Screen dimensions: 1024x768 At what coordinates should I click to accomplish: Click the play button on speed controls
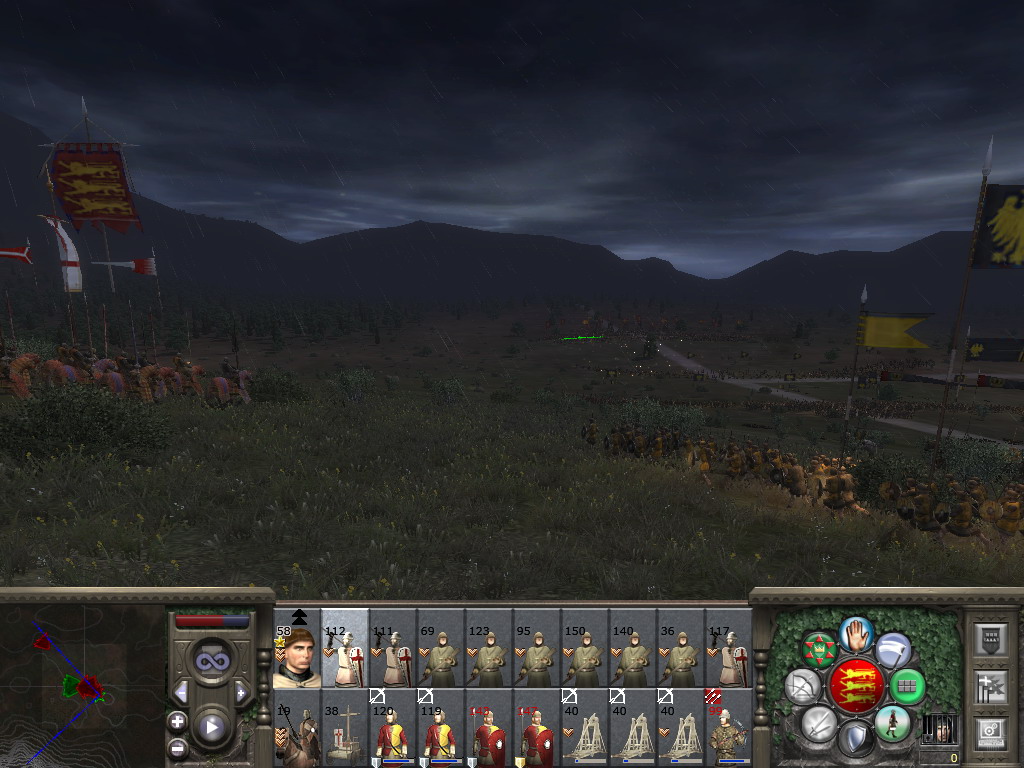(211, 727)
